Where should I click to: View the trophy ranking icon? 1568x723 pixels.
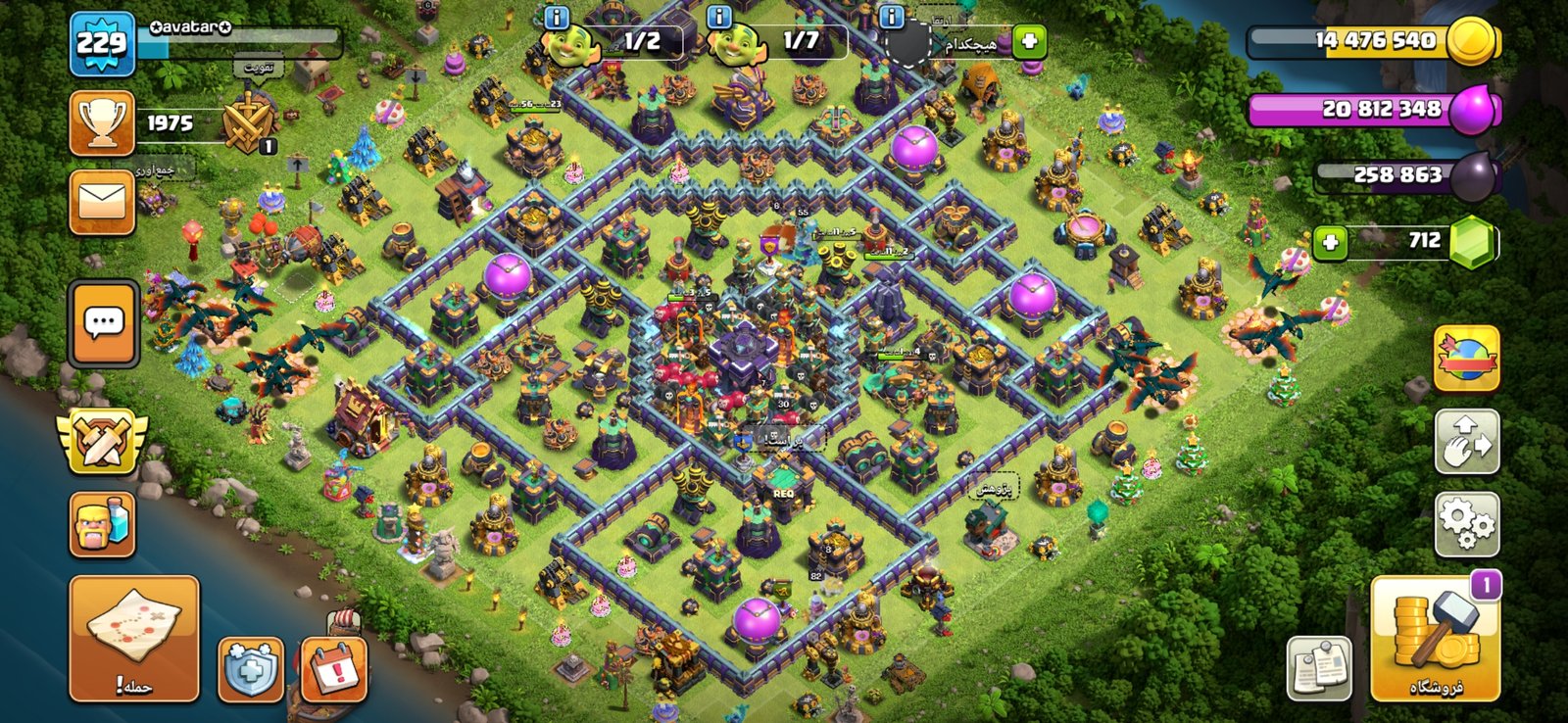[102, 123]
